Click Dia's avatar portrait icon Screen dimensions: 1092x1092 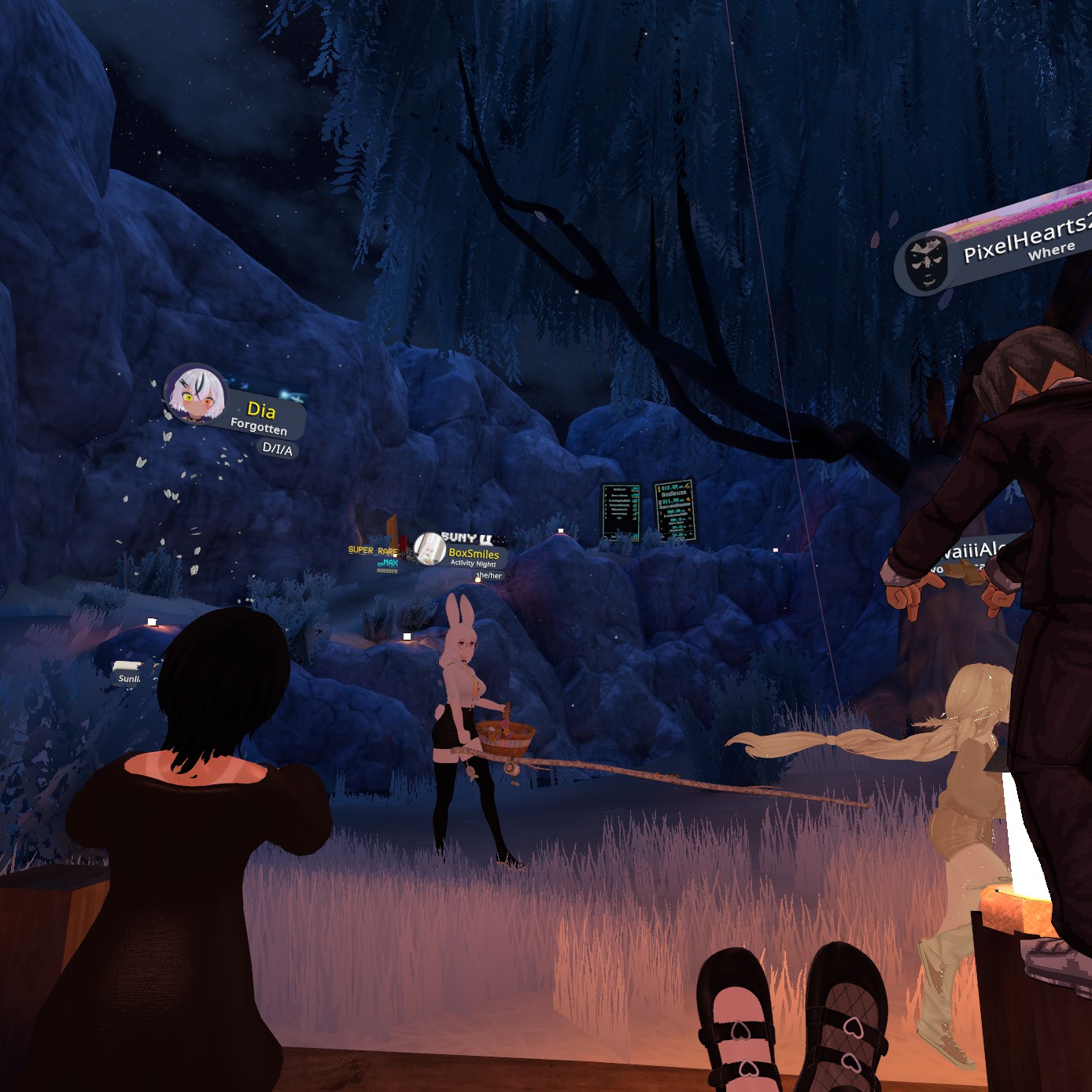[194, 394]
